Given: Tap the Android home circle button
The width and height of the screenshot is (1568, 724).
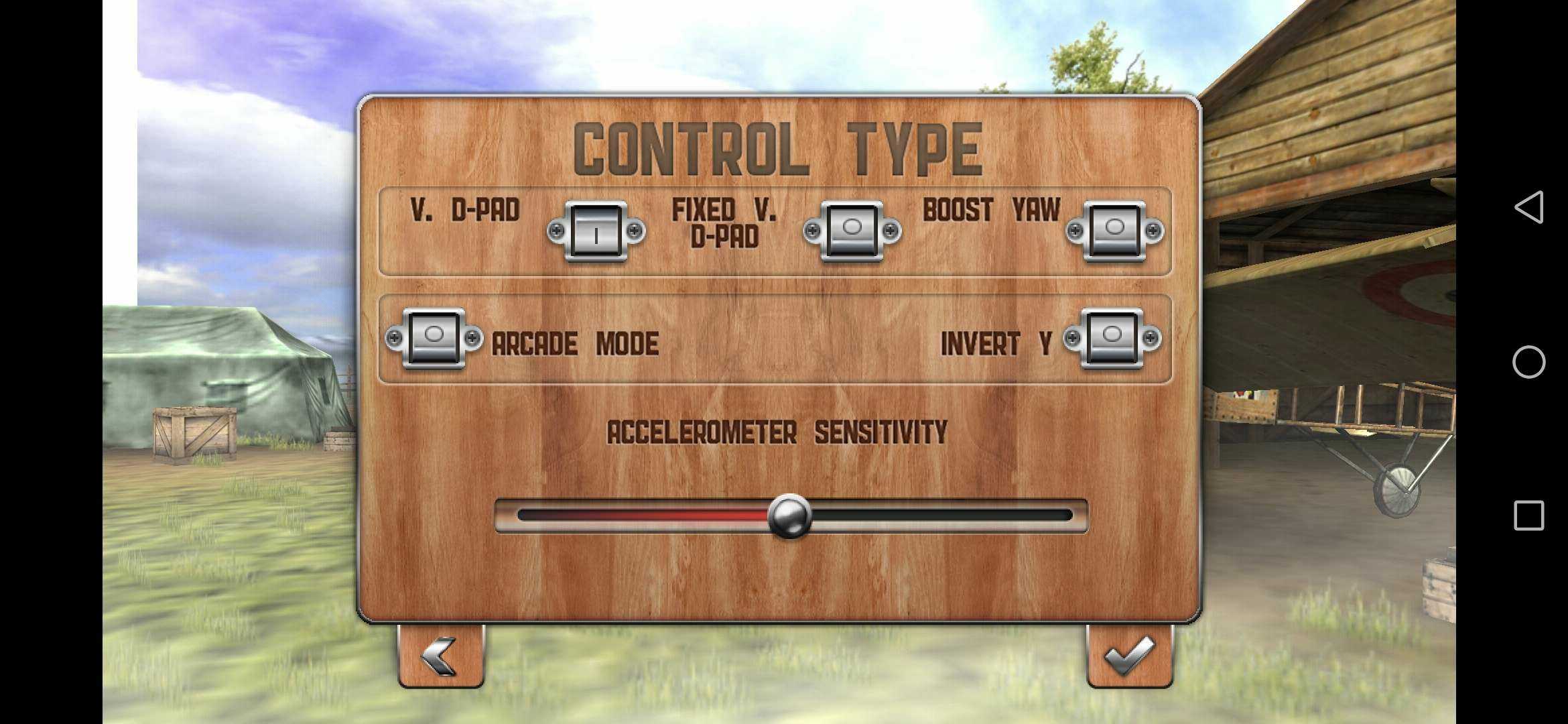Looking at the screenshot, I should tap(1528, 363).
